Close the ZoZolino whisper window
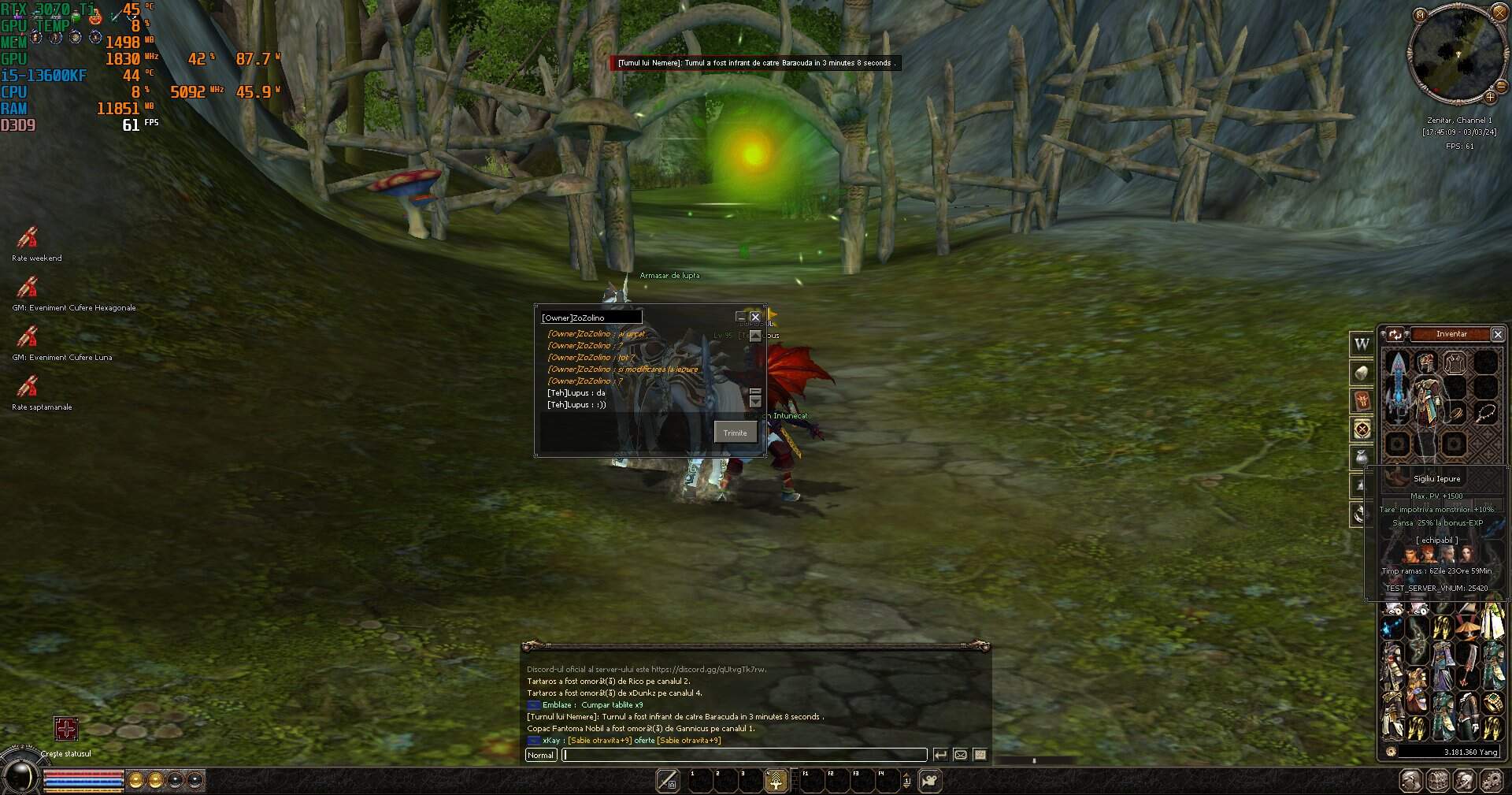The height and width of the screenshot is (795, 1512). point(754,318)
